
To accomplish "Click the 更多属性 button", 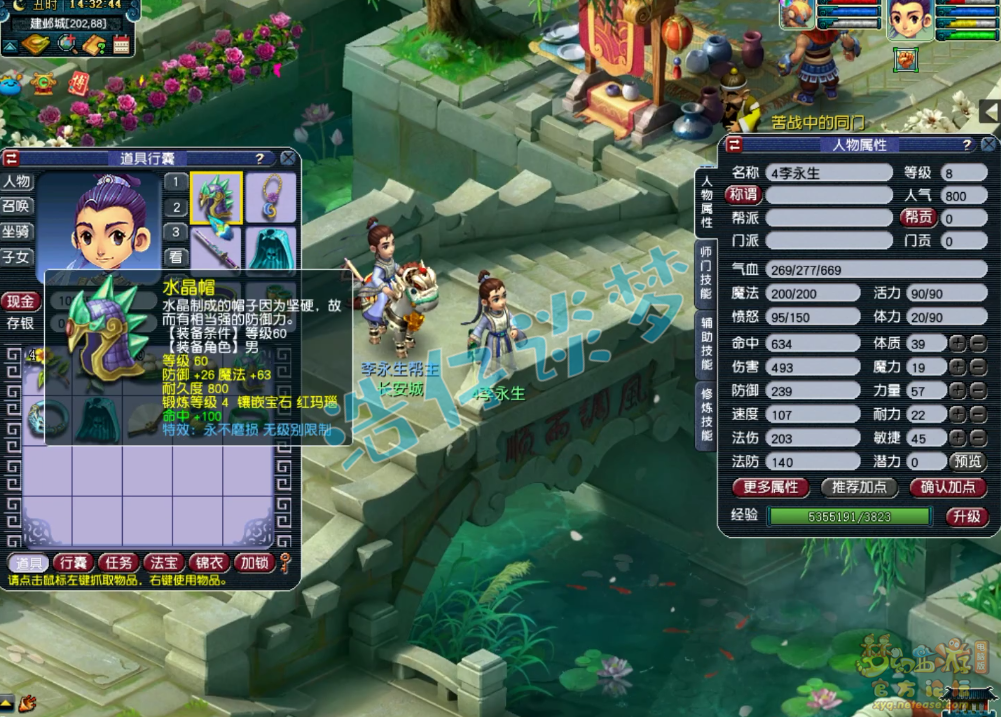I will pyautogui.click(x=771, y=487).
